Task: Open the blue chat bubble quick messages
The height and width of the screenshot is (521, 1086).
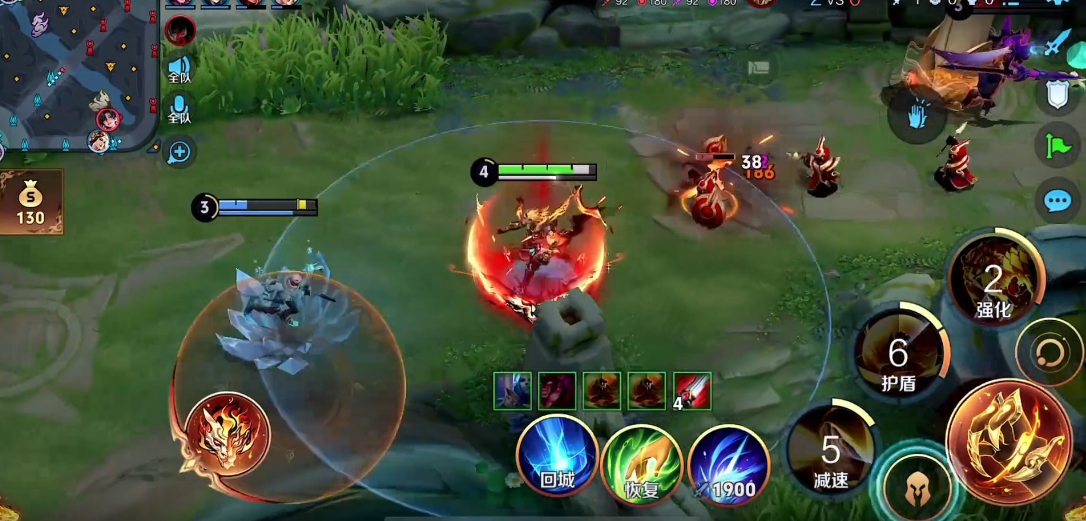Action: (x=1057, y=201)
